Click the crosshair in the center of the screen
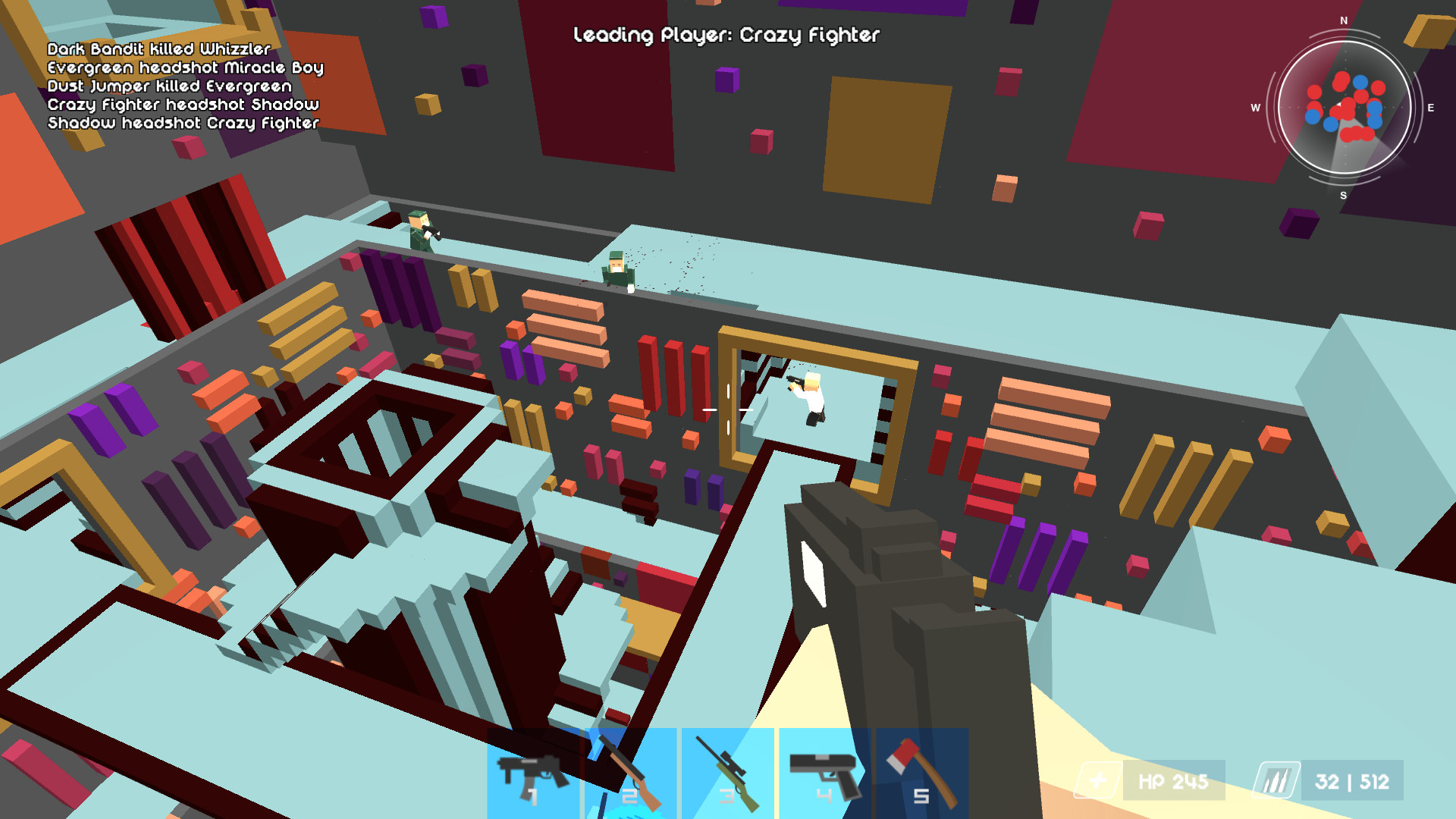Viewport: 1456px width, 819px height. 728,409
